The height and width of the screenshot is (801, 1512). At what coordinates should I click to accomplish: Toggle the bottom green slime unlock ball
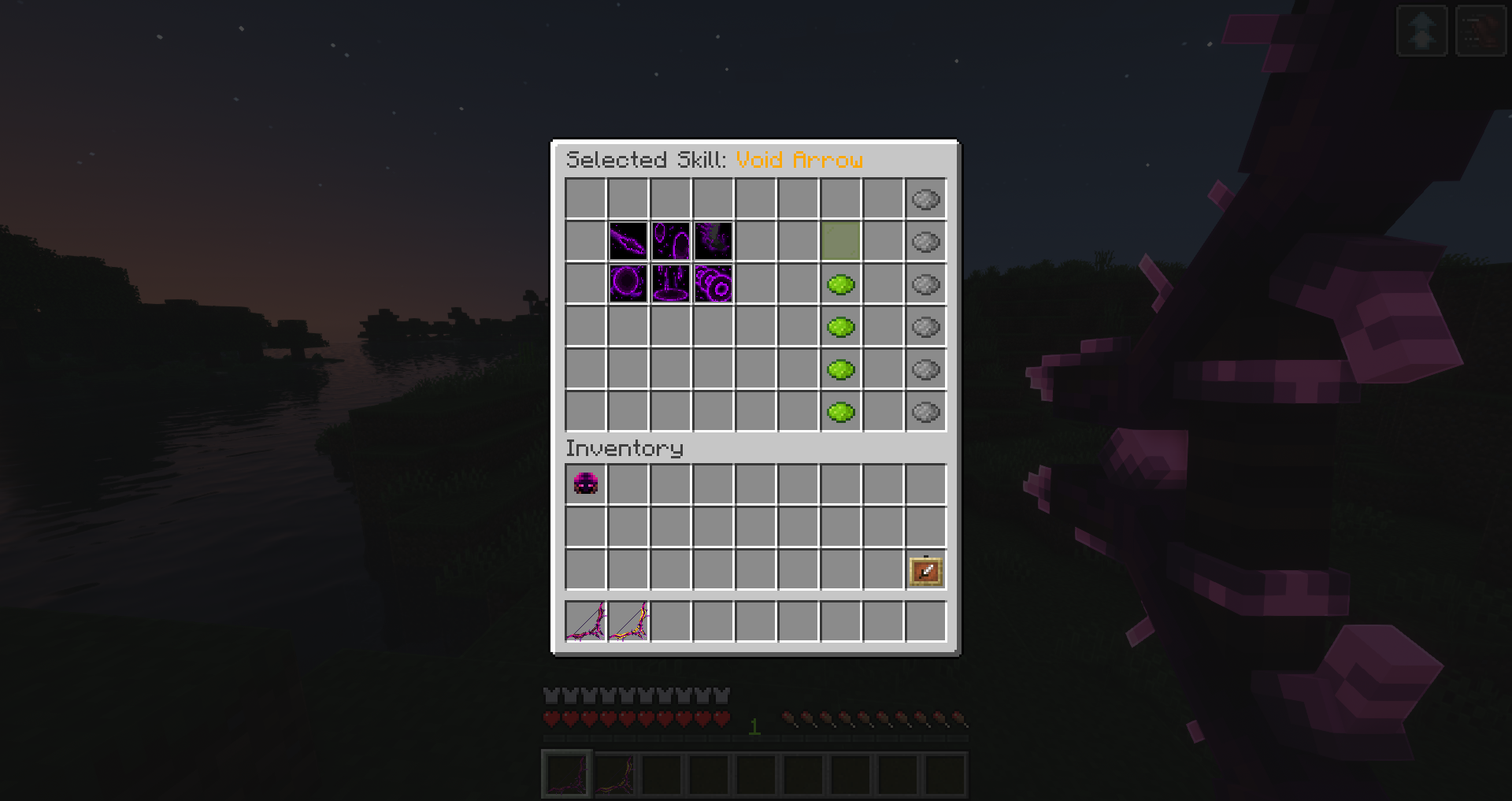pos(841,410)
